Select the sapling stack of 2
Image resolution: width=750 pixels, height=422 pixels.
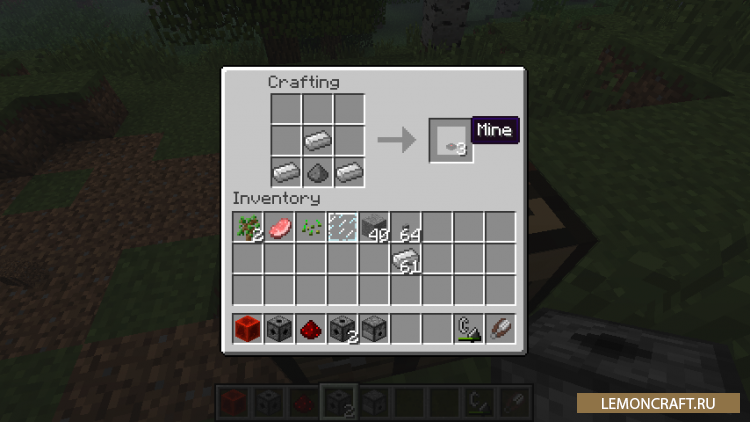(248, 227)
